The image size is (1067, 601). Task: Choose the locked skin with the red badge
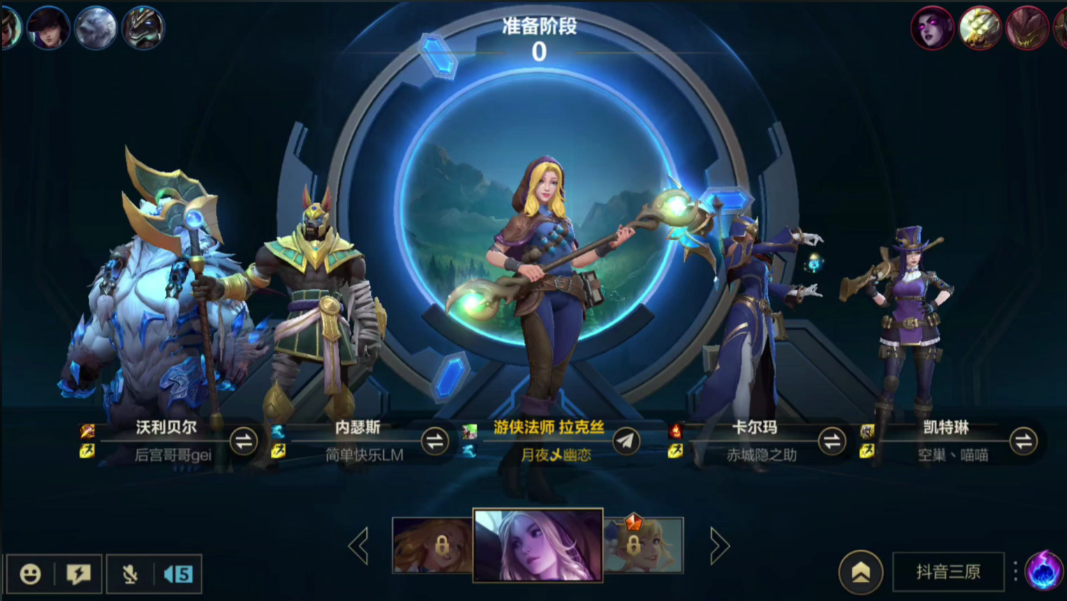point(644,546)
